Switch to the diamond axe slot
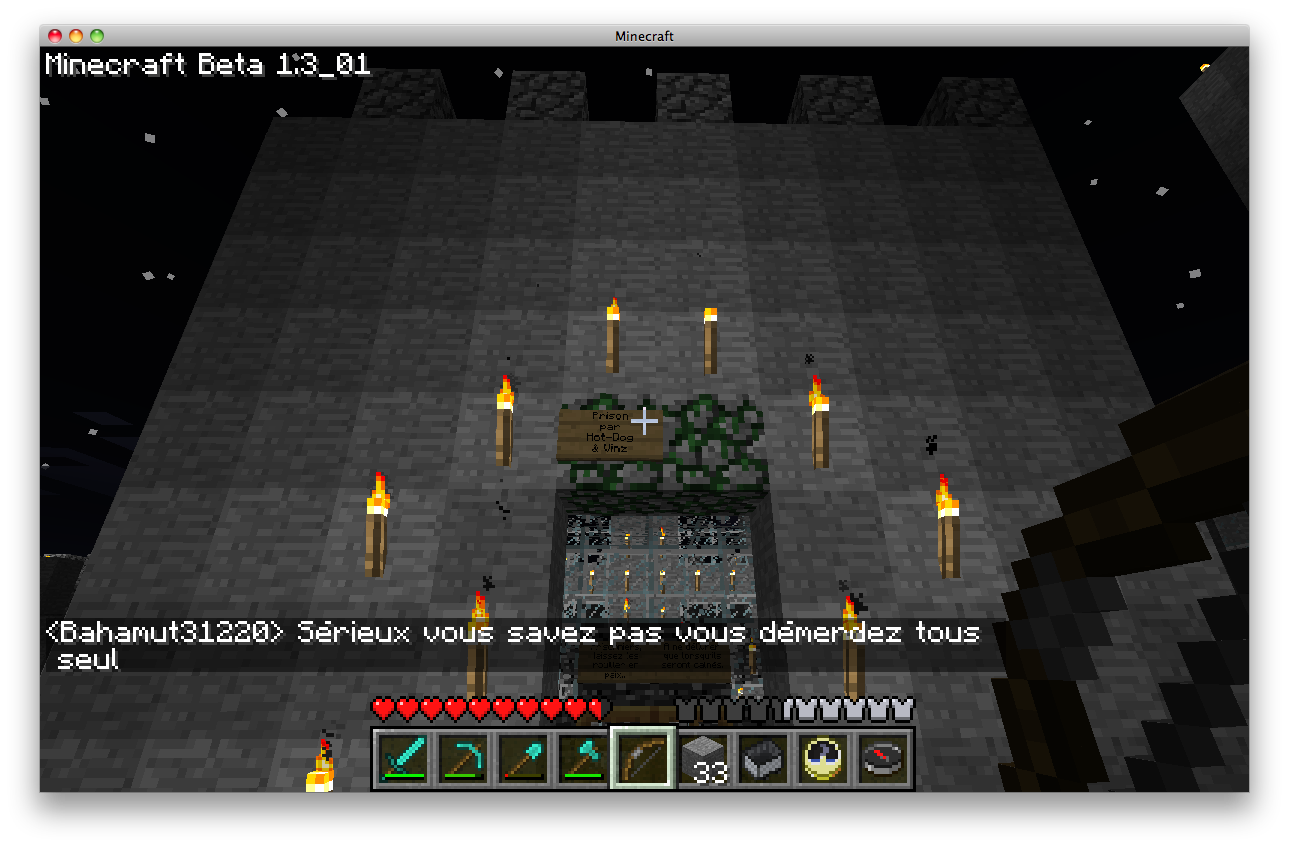The image size is (1289, 847). [583, 757]
